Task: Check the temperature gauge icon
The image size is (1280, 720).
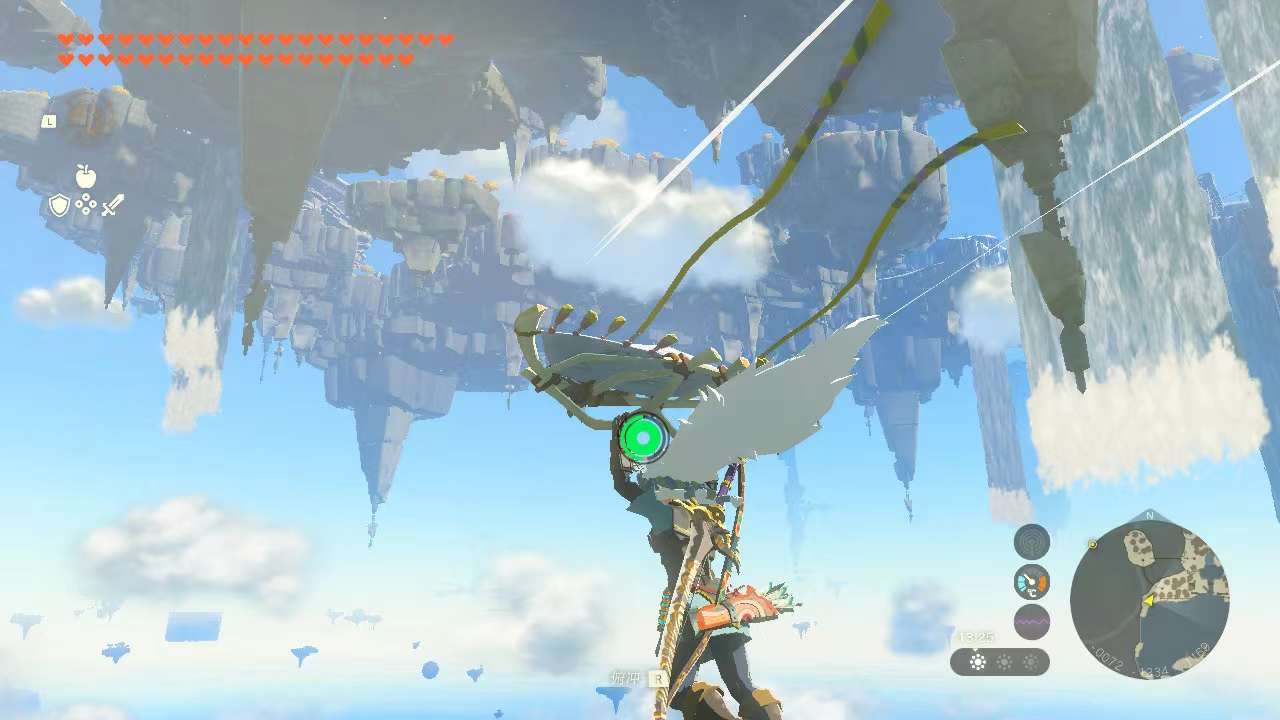Action: [1032, 582]
